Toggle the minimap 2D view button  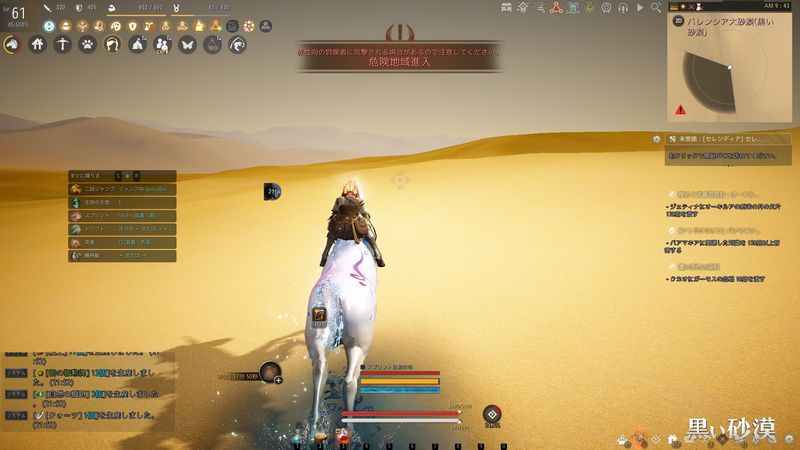(x=677, y=18)
